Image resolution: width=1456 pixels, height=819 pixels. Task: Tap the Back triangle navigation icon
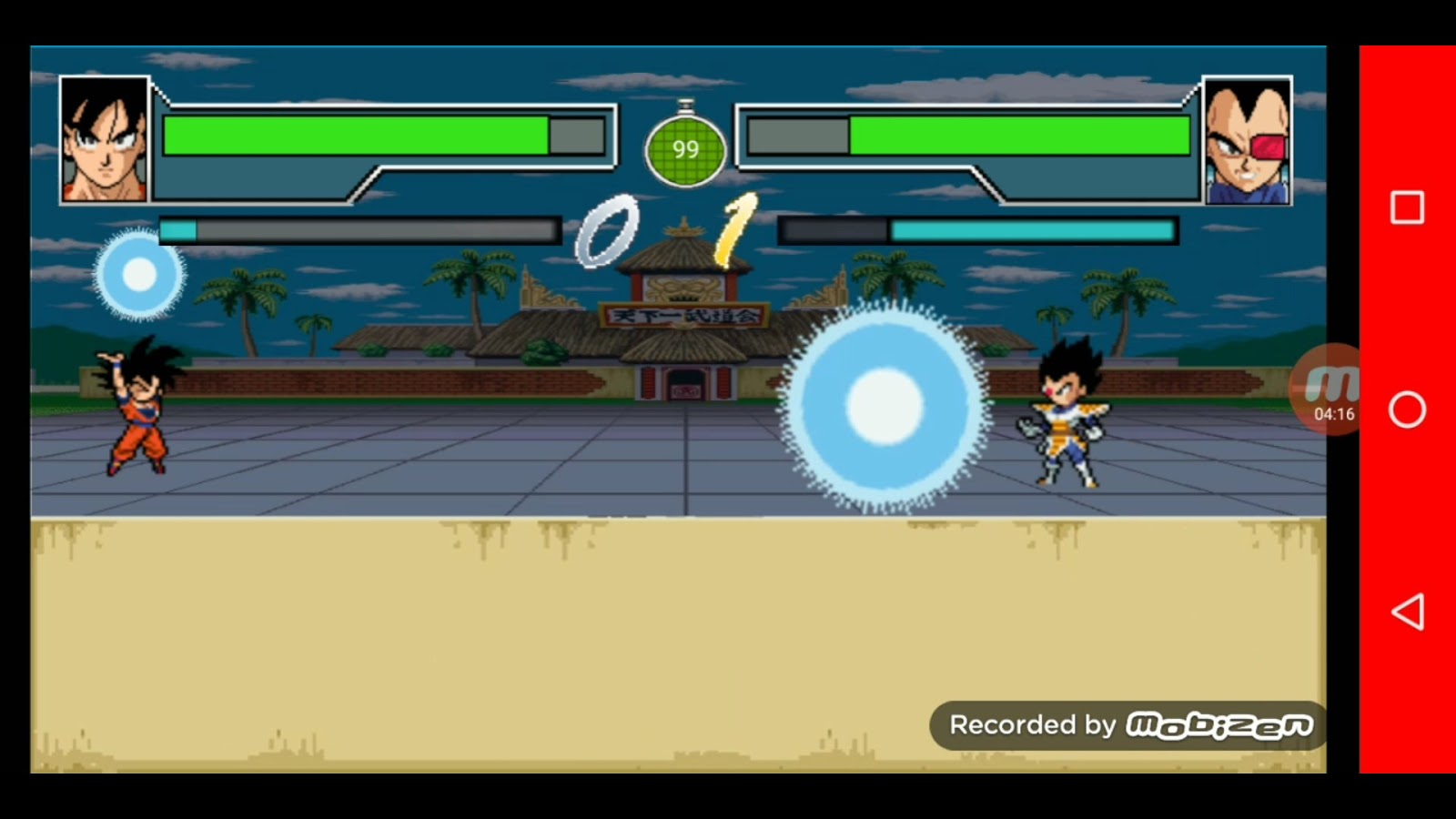coord(1406,615)
